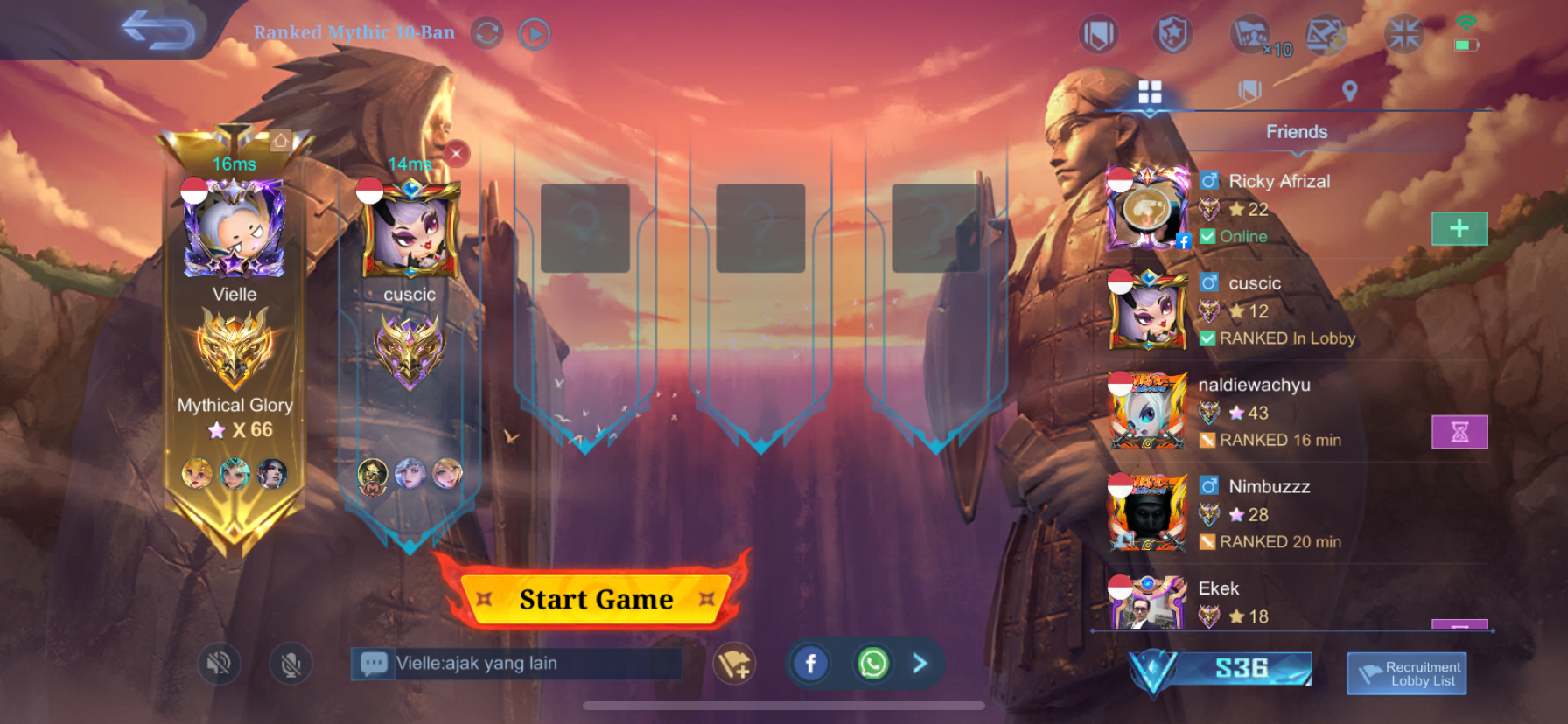Open the flag plus quick invite button
The height and width of the screenshot is (724, 1568).
tap(733, 665)
